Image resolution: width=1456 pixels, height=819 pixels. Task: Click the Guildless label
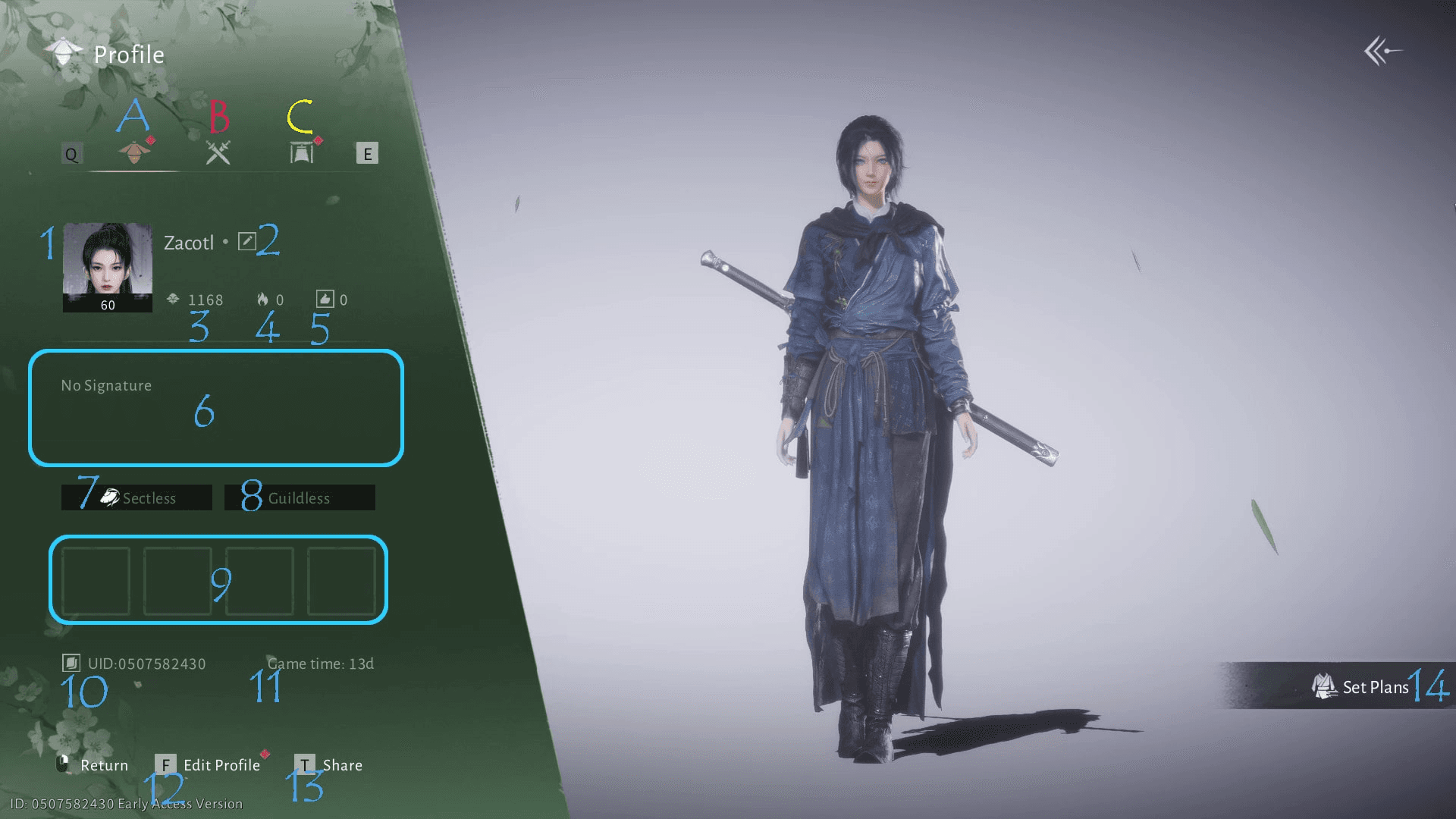pos(300,498)
